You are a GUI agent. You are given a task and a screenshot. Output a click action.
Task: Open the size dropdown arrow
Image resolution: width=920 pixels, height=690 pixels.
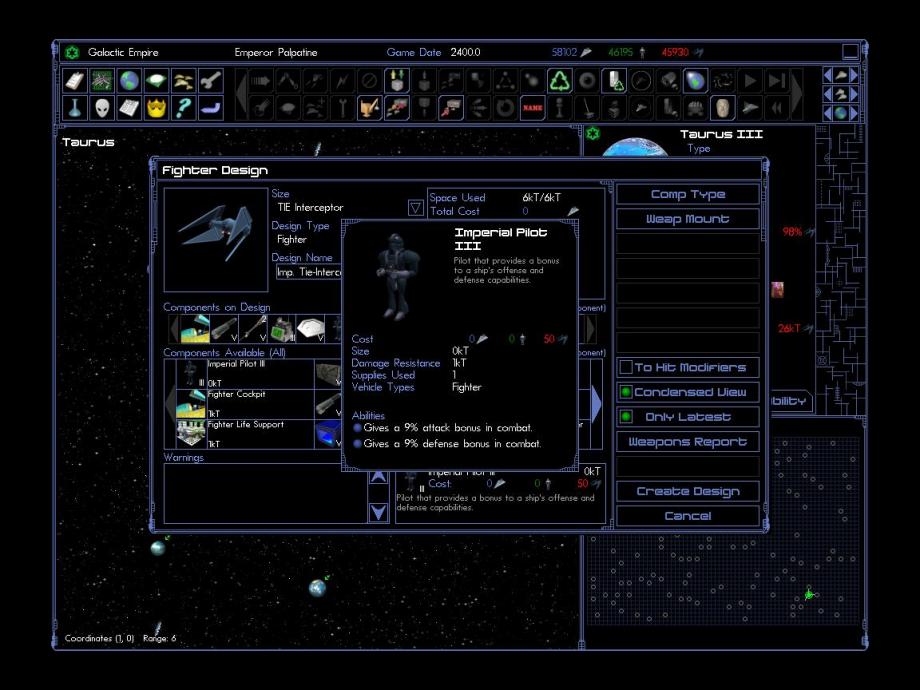416,208
